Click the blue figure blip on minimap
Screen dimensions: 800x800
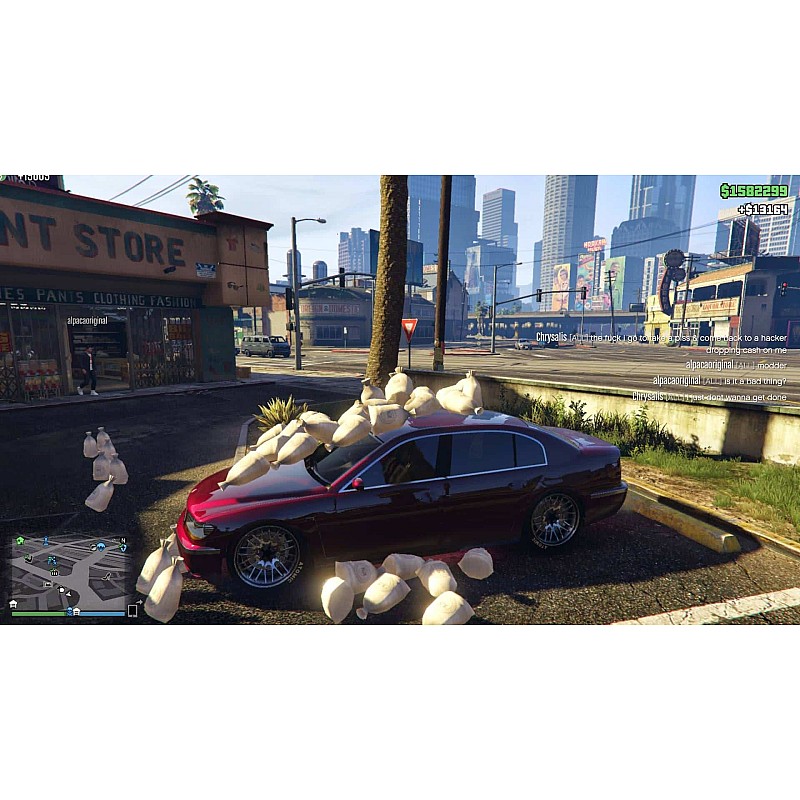coord(45,543)
